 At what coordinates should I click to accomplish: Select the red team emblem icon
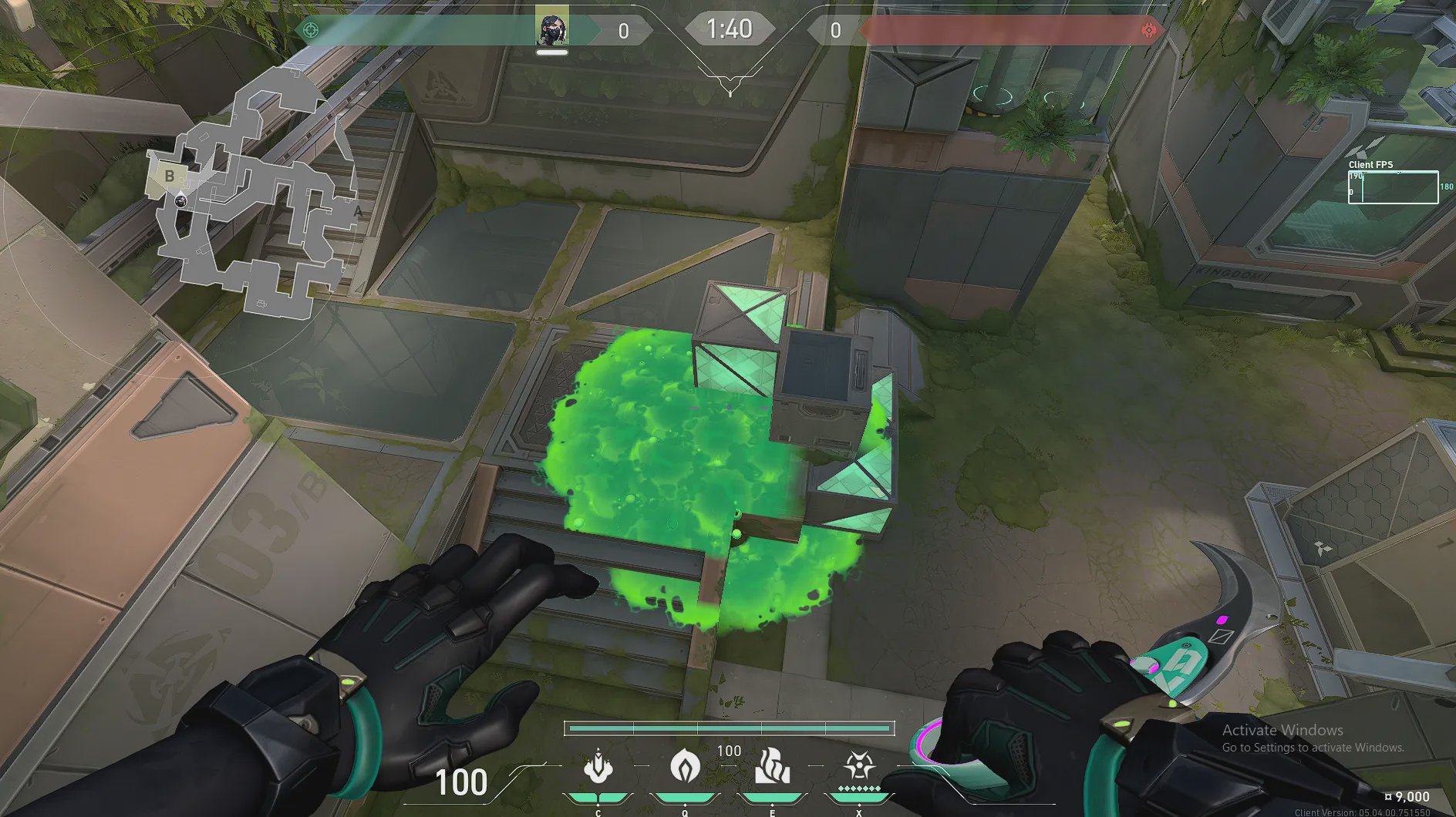1148,31
